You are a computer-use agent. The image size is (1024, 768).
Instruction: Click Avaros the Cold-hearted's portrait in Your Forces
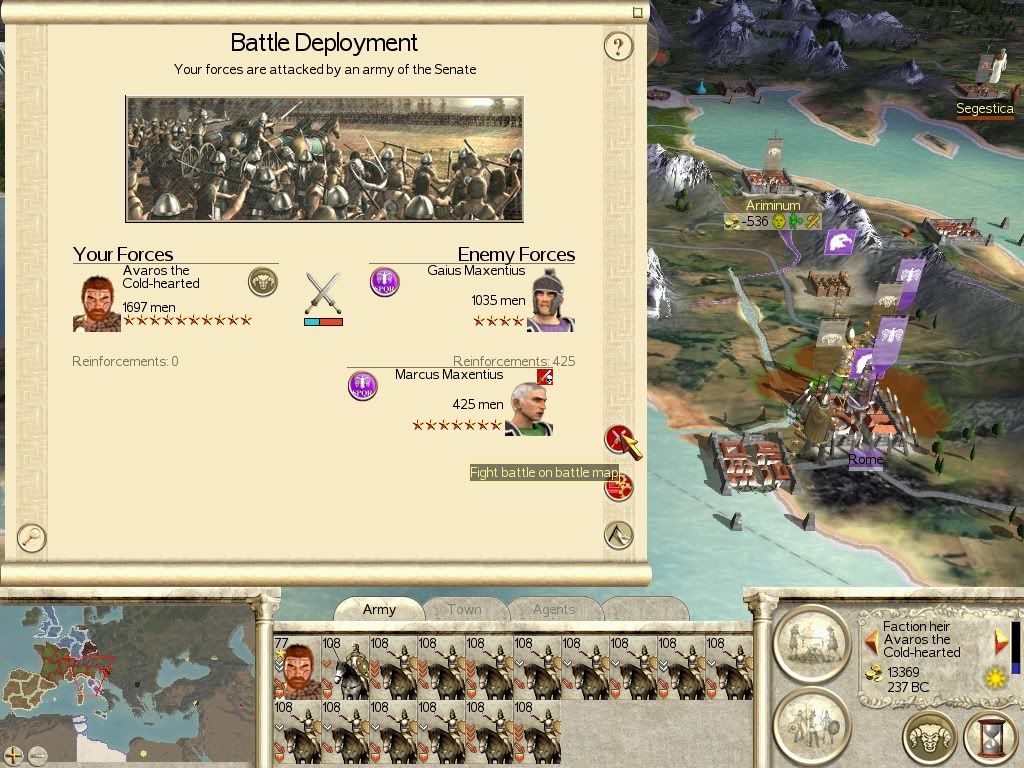96,303
